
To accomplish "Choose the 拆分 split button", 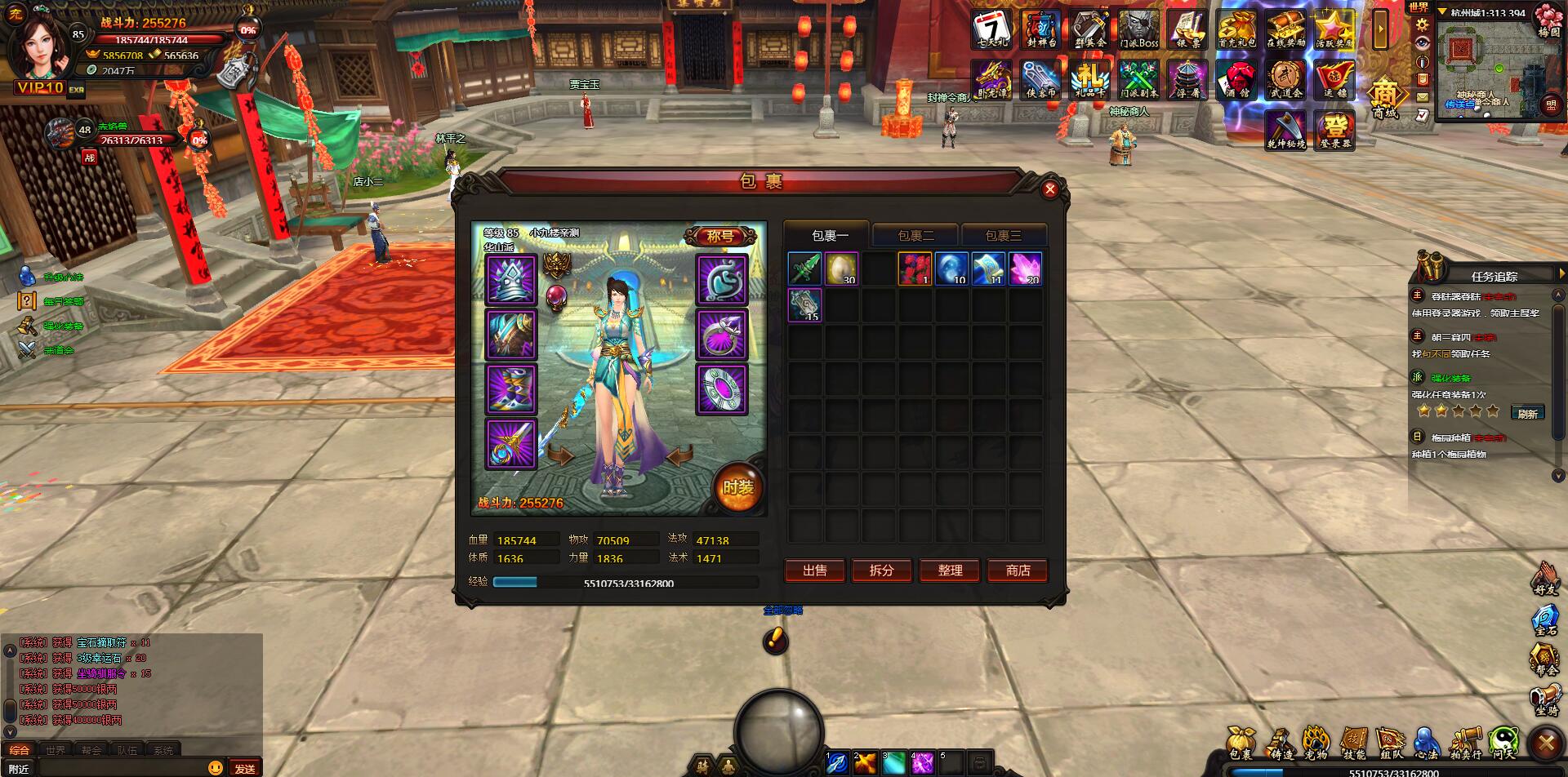I will coord(882,571).
